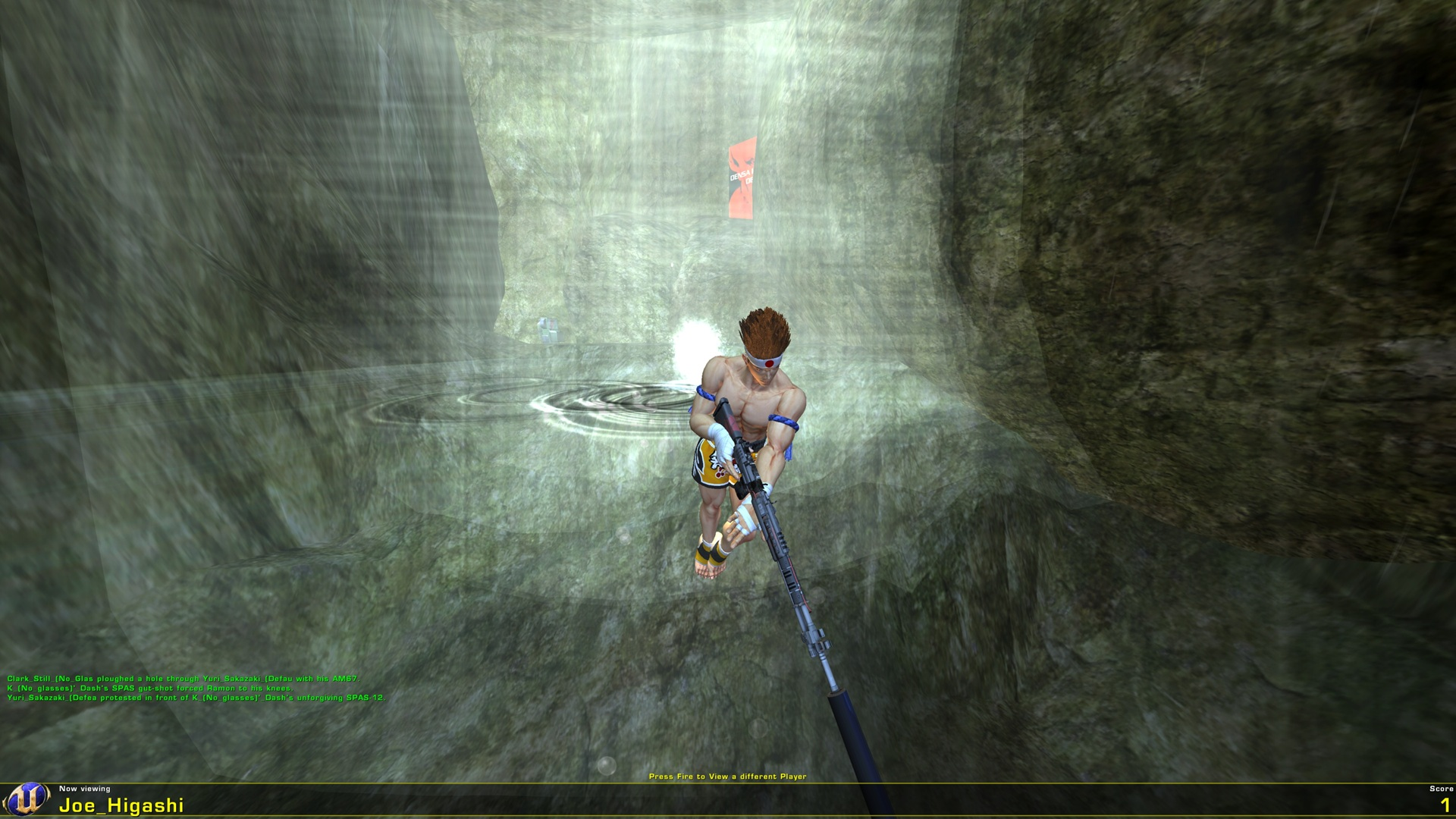The image size is (1456, 819).
Task: Click the yellow HUD divider bar
Action: [728, 782]
